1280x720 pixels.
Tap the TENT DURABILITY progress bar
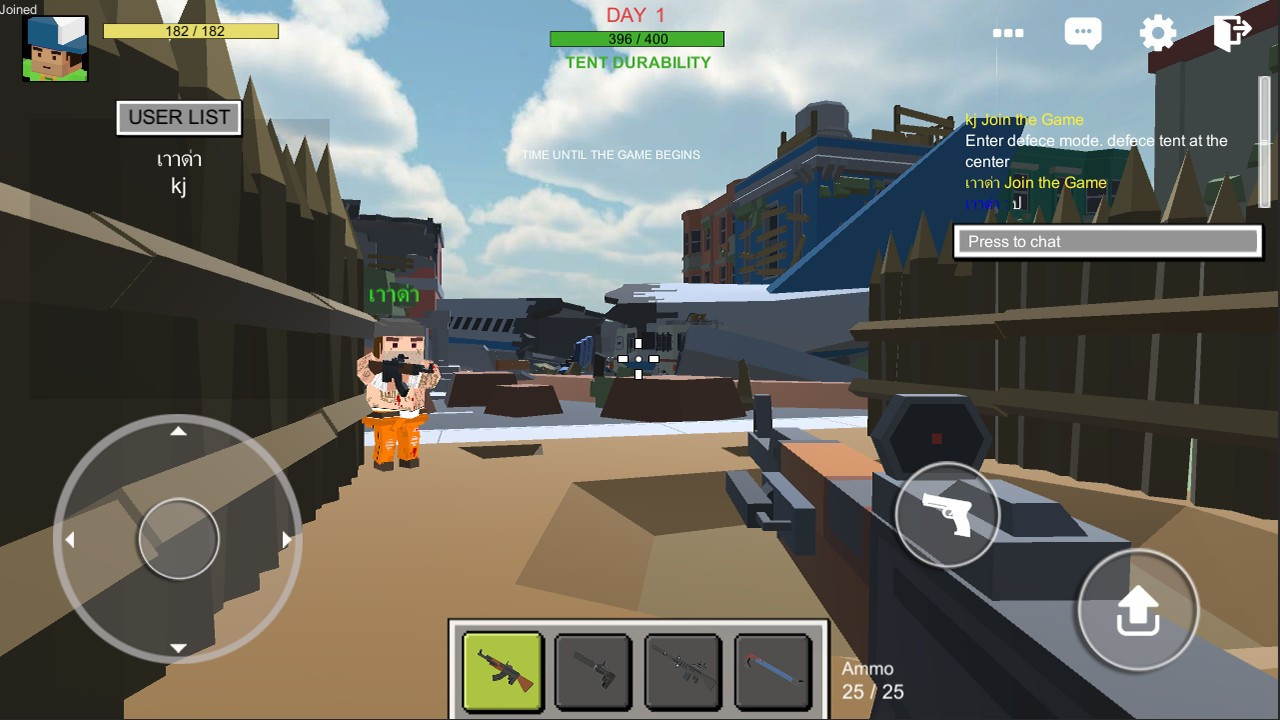(637, 39)
